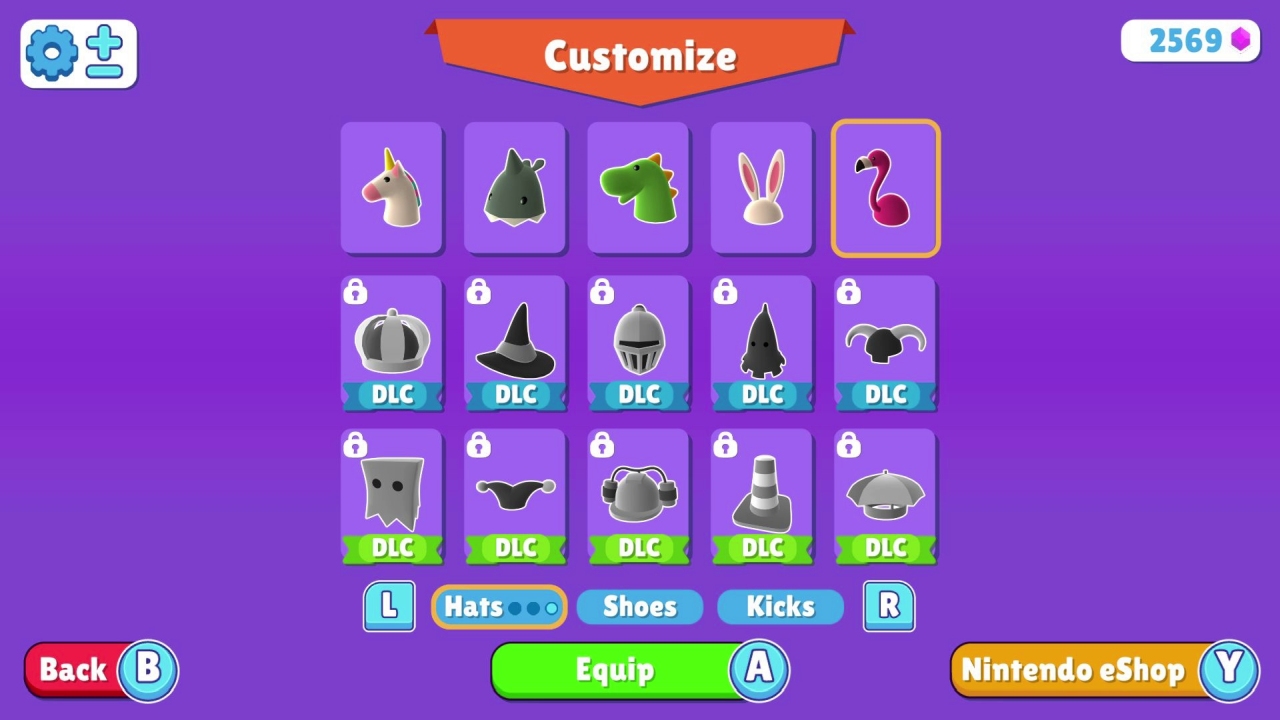Select the shark fin hat
1280x720 pixels.
514,188
